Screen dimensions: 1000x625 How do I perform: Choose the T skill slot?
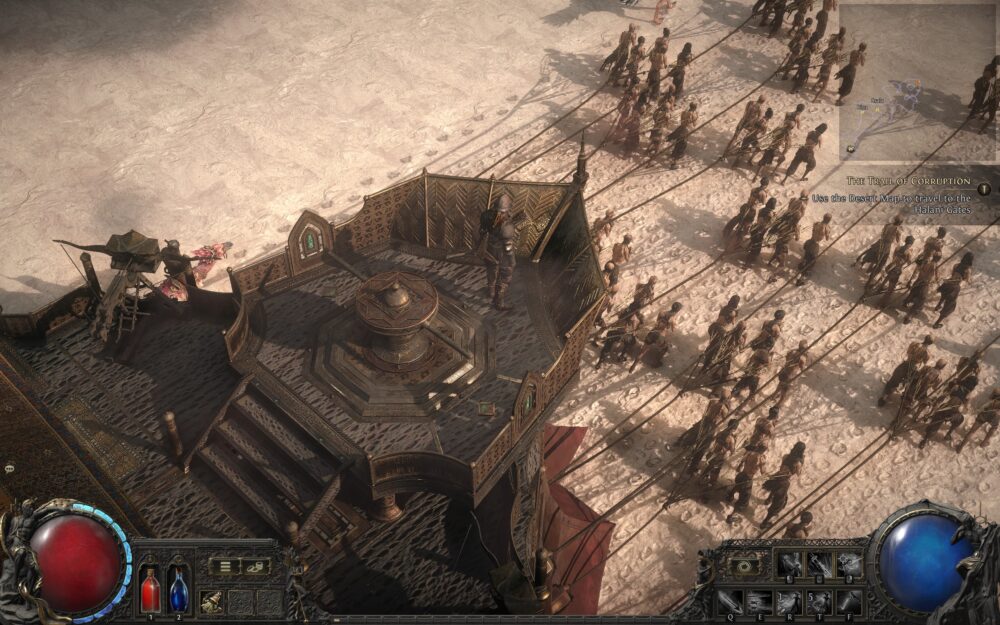(x=819, y=599)
